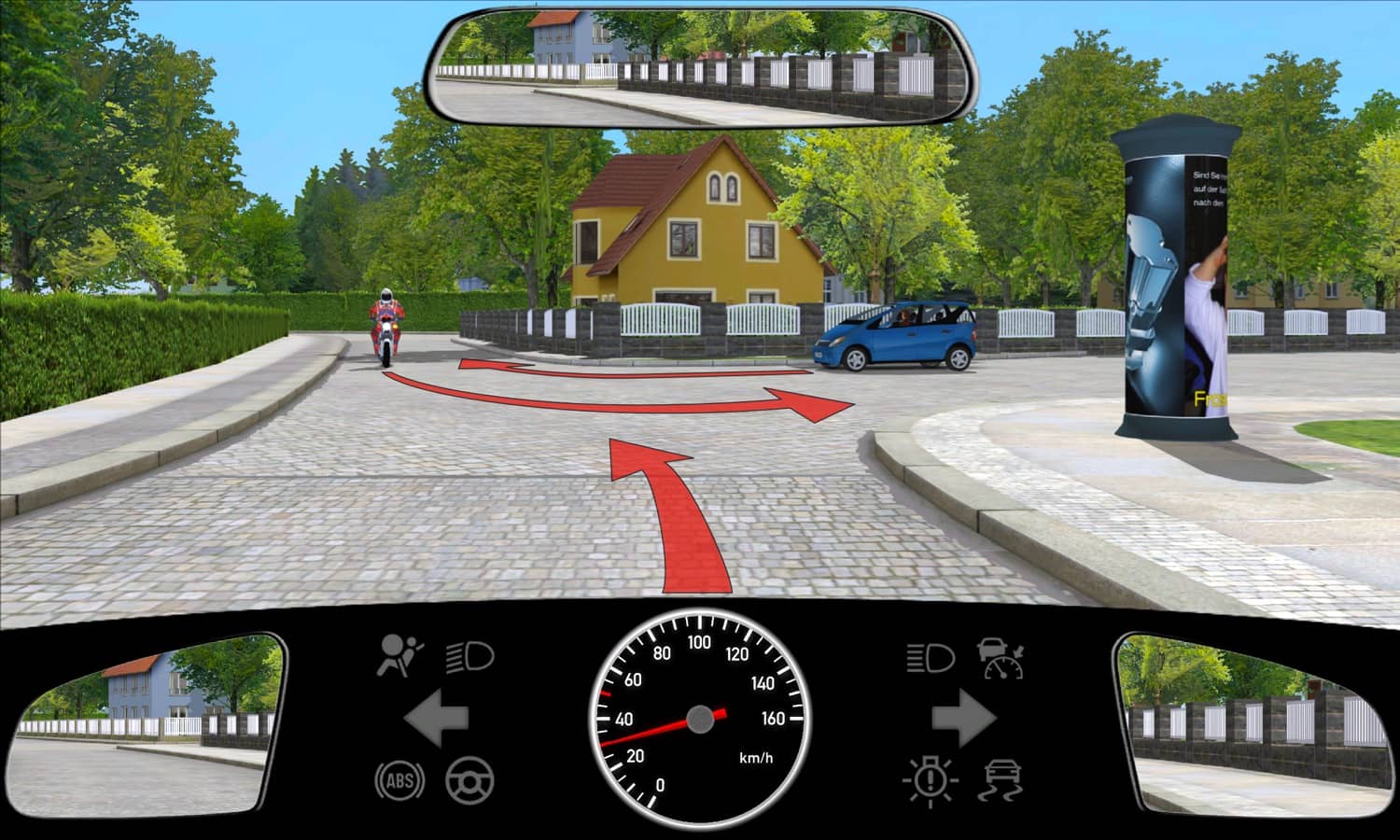Screen dimensions: 1400x840
Task: Click the right turn signal arrow
Action: coord(963,718)
